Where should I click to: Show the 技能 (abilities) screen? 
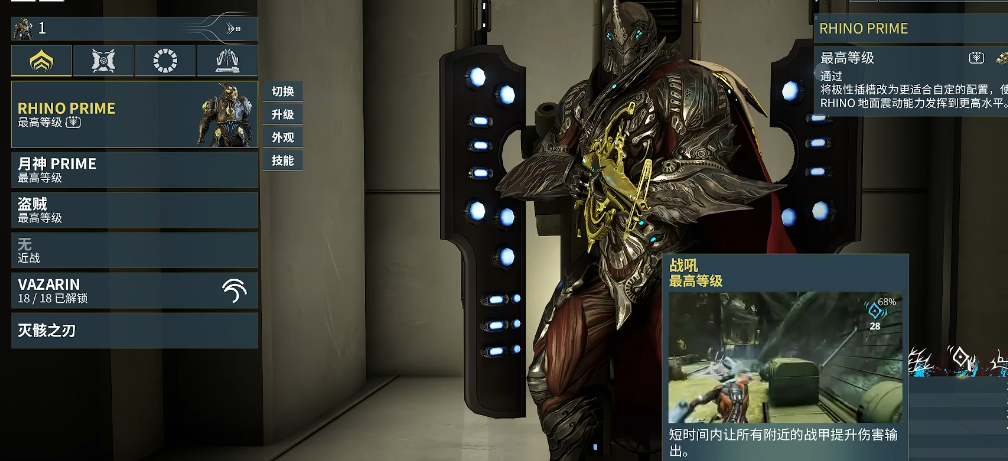click(282, 161)
